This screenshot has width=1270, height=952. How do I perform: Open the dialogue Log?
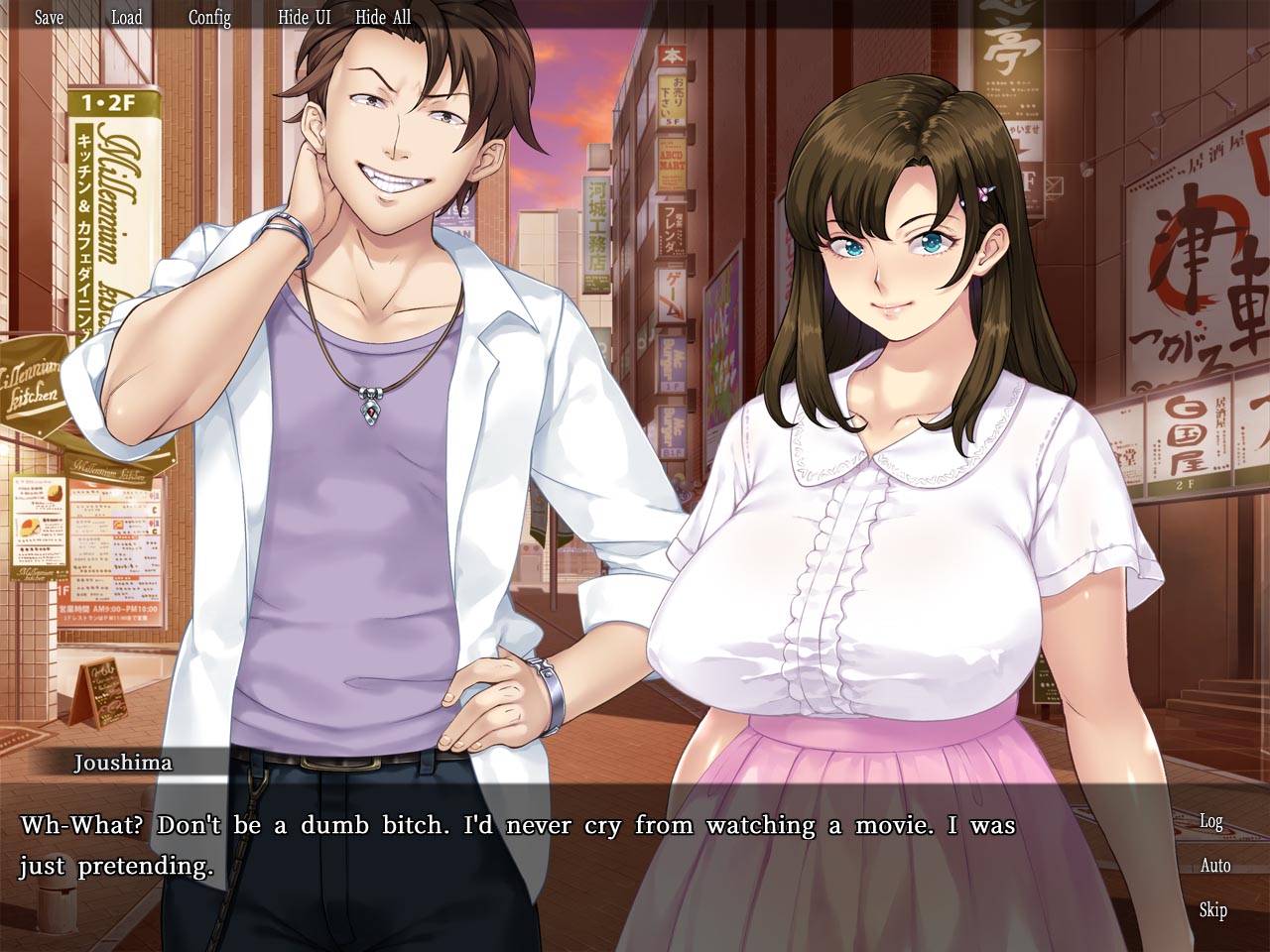click(x=1211, y=821)
